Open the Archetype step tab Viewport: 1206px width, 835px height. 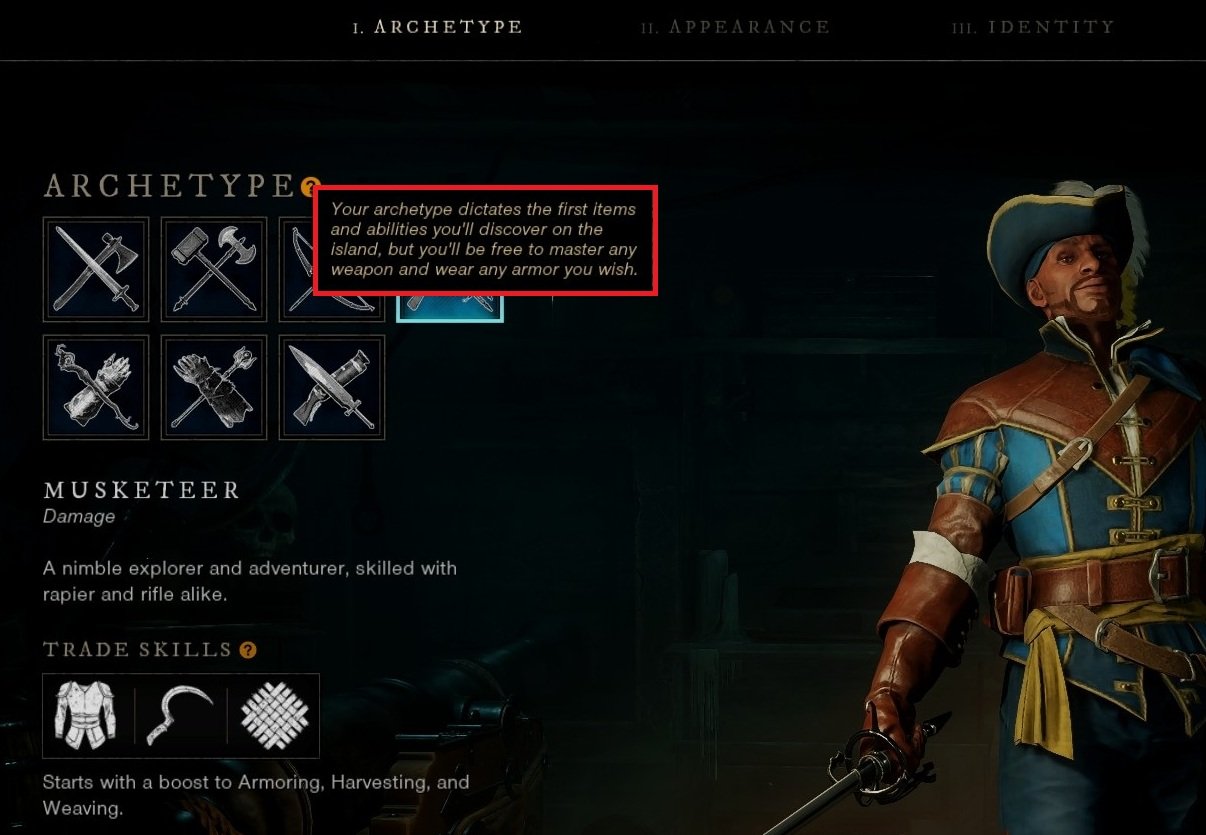tap(437, 27)
